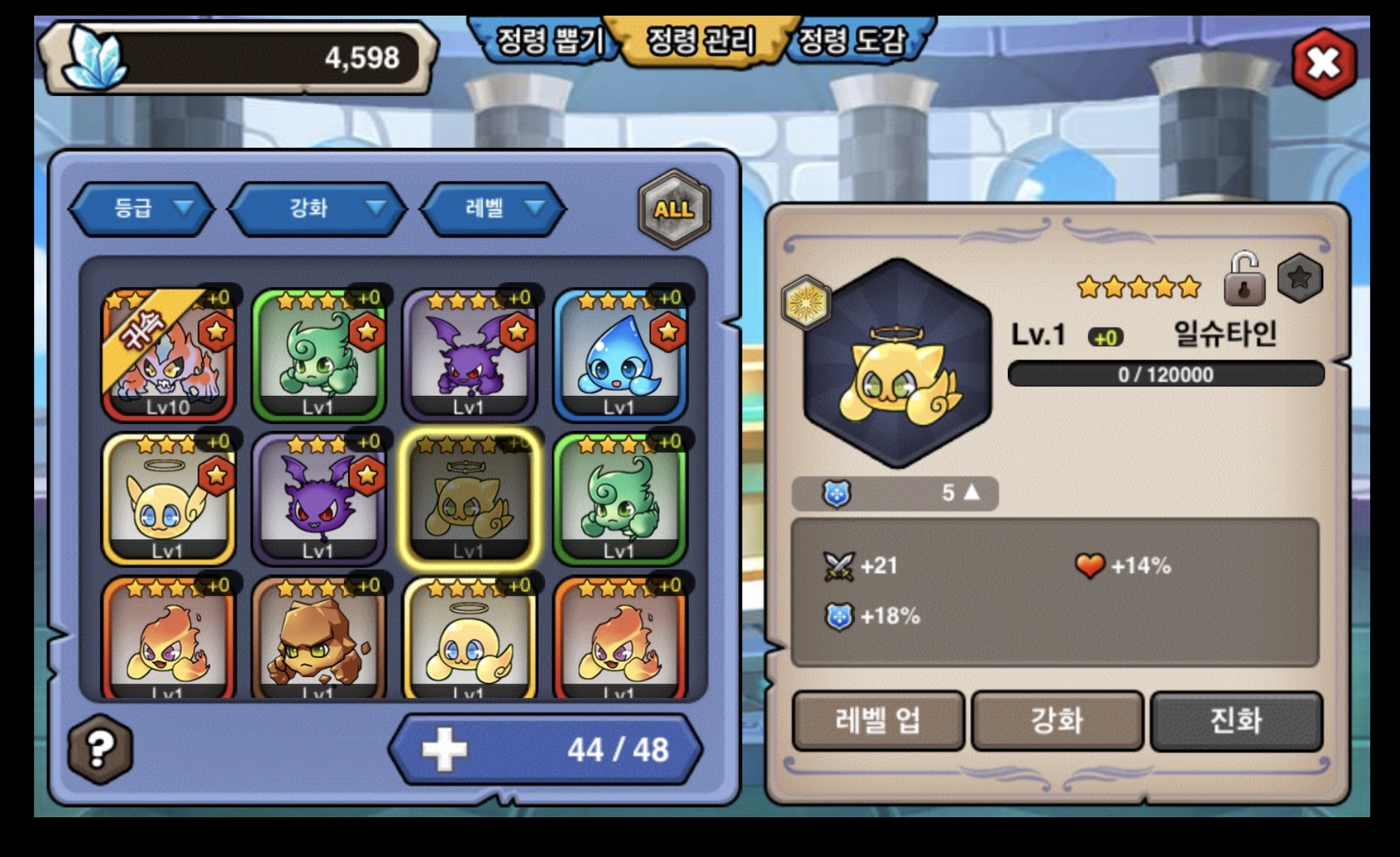
Task: Expand the shield skill level 5 arrow
Action: coord(971,492)
